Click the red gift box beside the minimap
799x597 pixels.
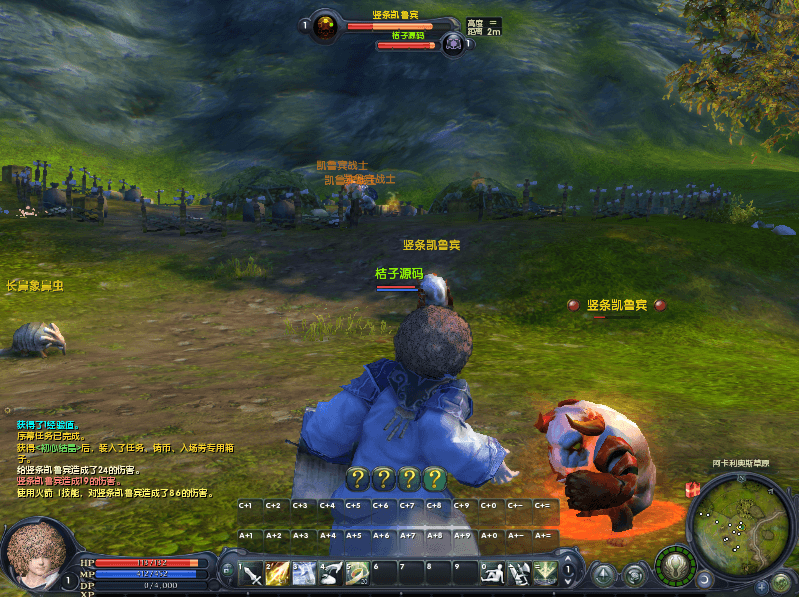pos(690,489)
